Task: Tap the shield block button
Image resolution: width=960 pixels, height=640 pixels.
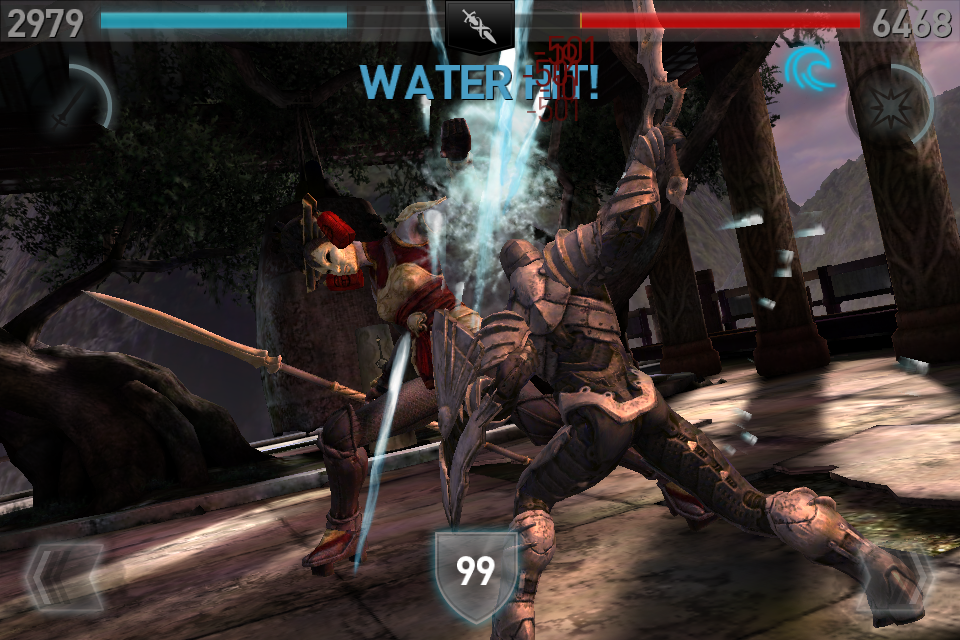Action: [476, 573]
